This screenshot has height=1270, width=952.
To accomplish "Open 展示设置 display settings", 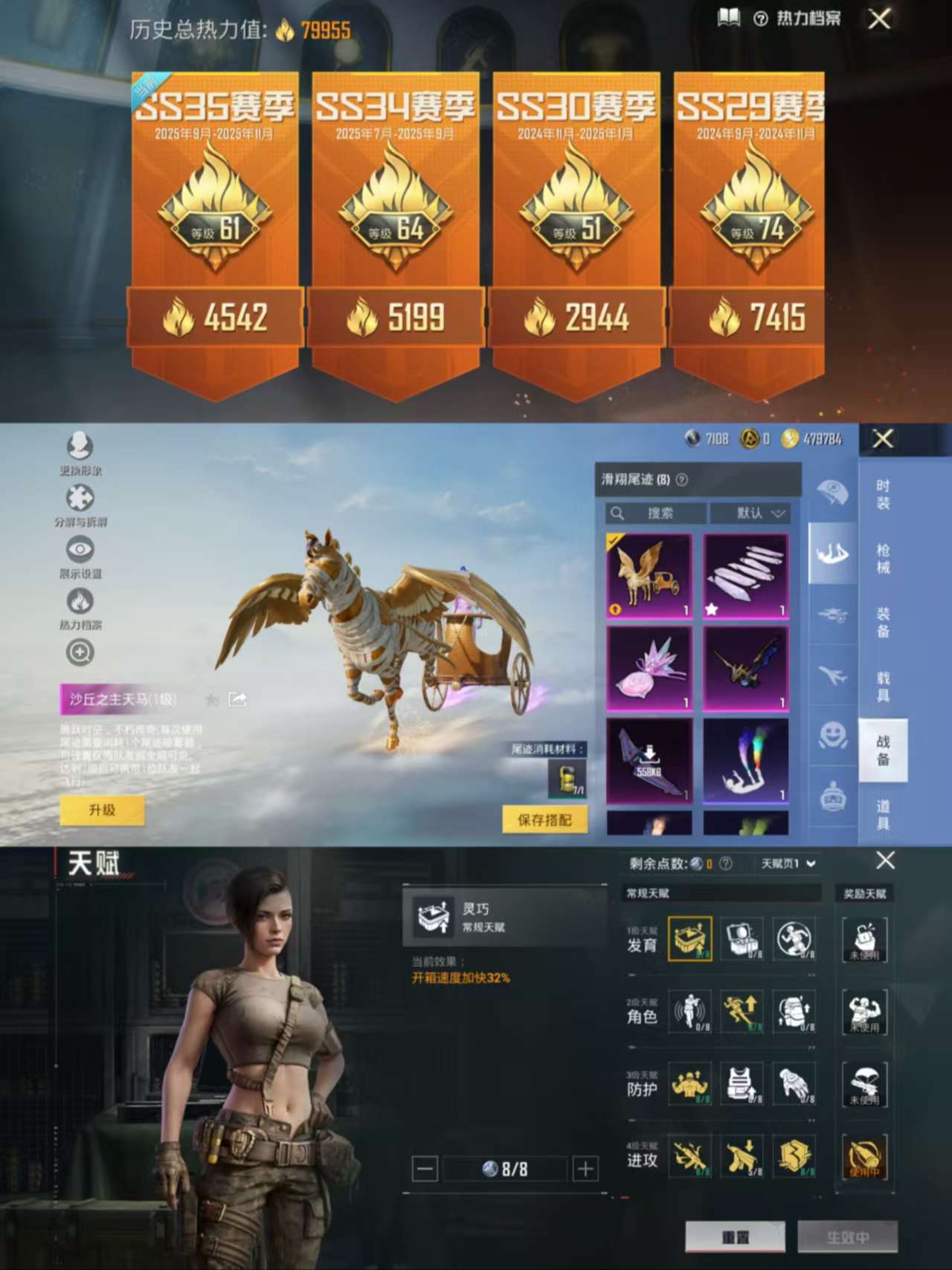I will point(80,557).
